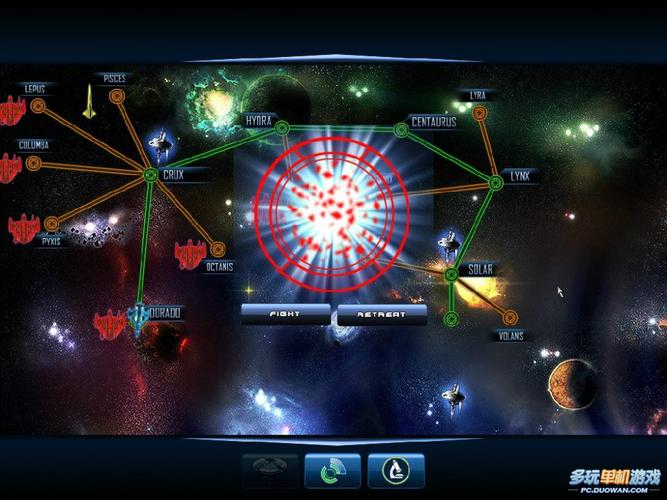667x500 pixels.
Task: Select the Lyra star system node
Action: click(485, 110)
